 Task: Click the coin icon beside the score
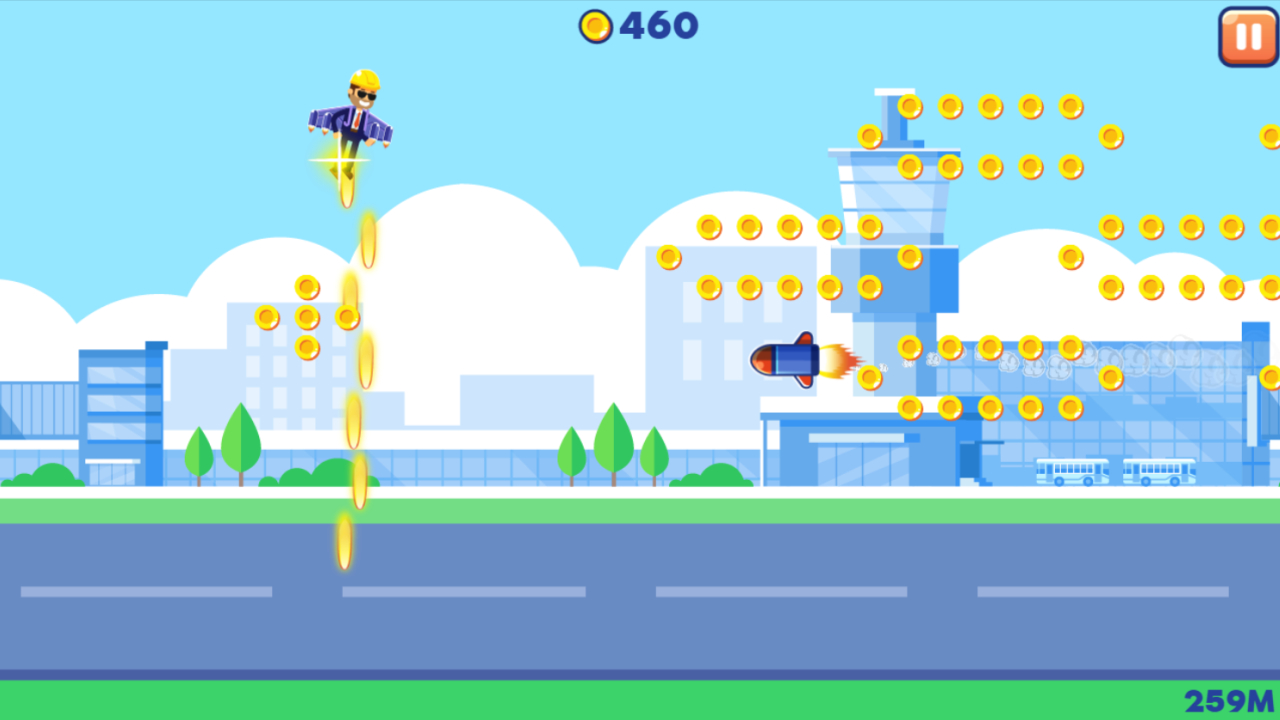597,25
